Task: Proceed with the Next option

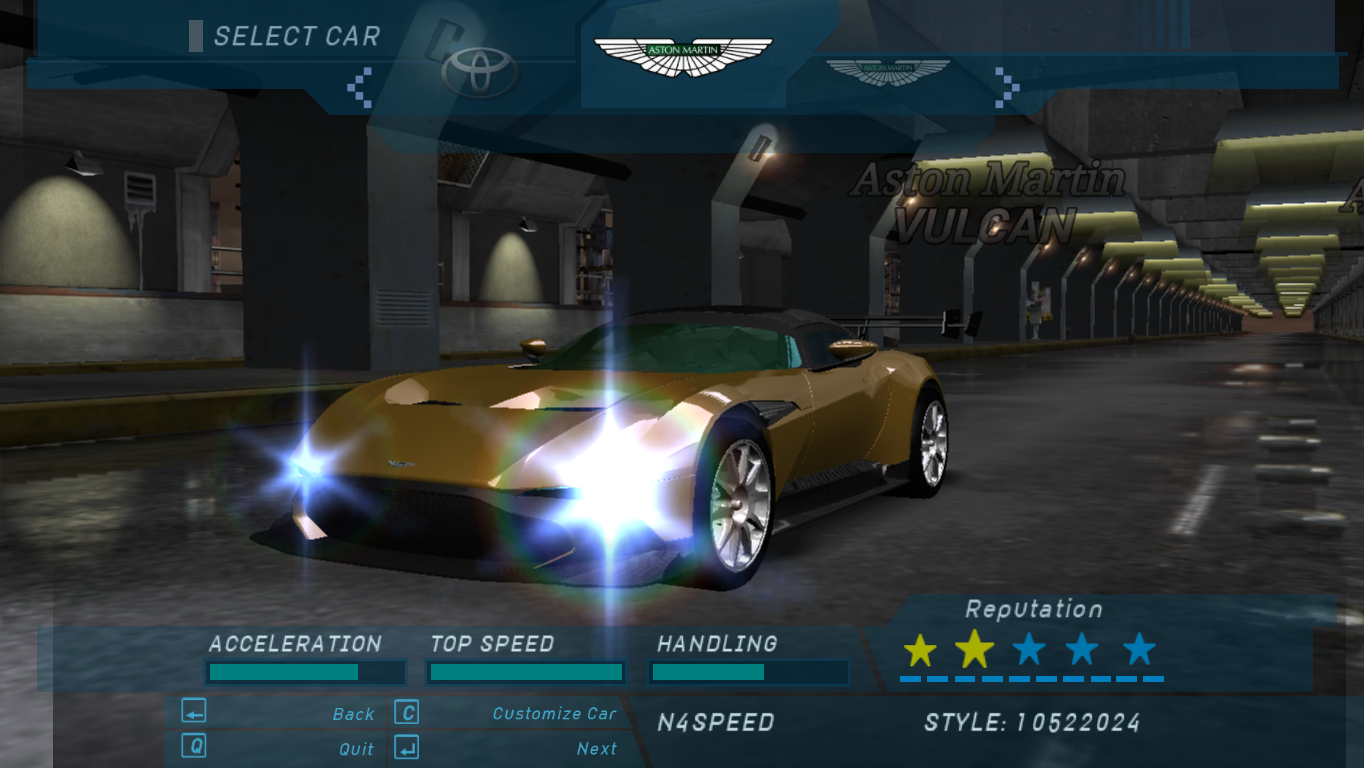Action: [x=596, y=749]
